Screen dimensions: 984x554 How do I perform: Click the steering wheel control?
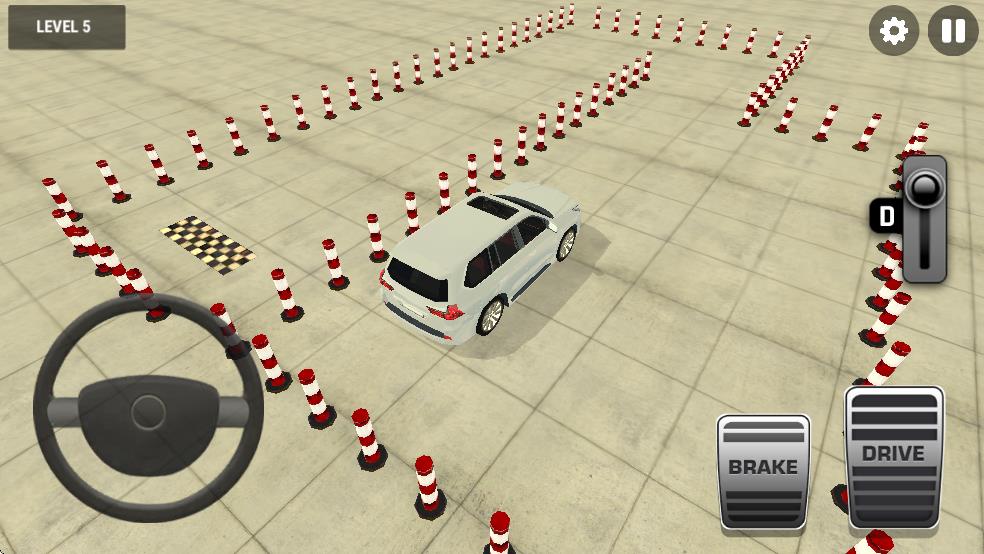pos(148,408)
